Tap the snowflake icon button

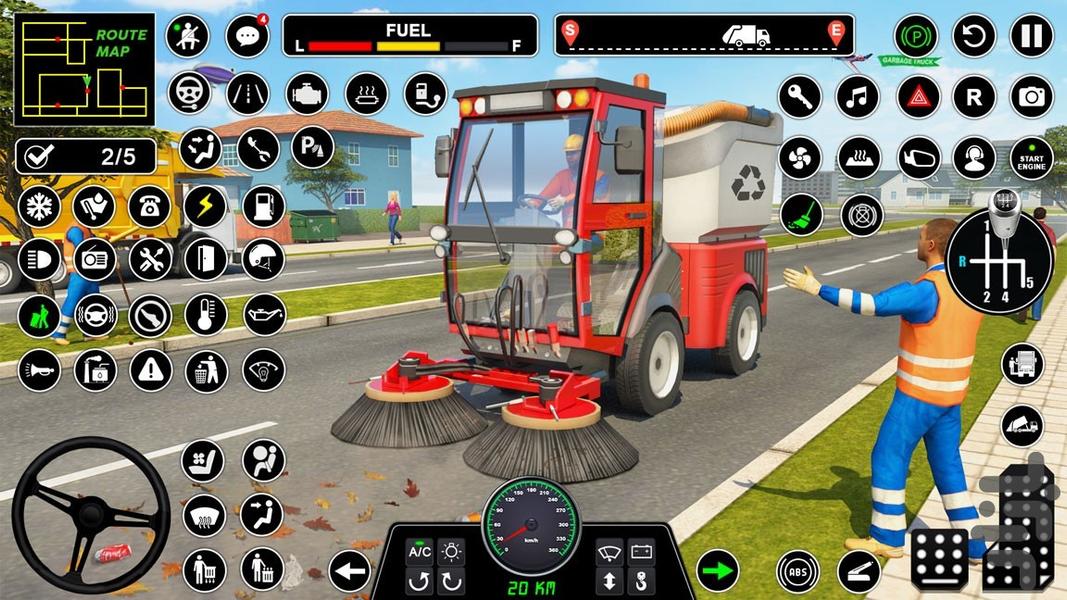pyautogui.click(x=38, y=206)
